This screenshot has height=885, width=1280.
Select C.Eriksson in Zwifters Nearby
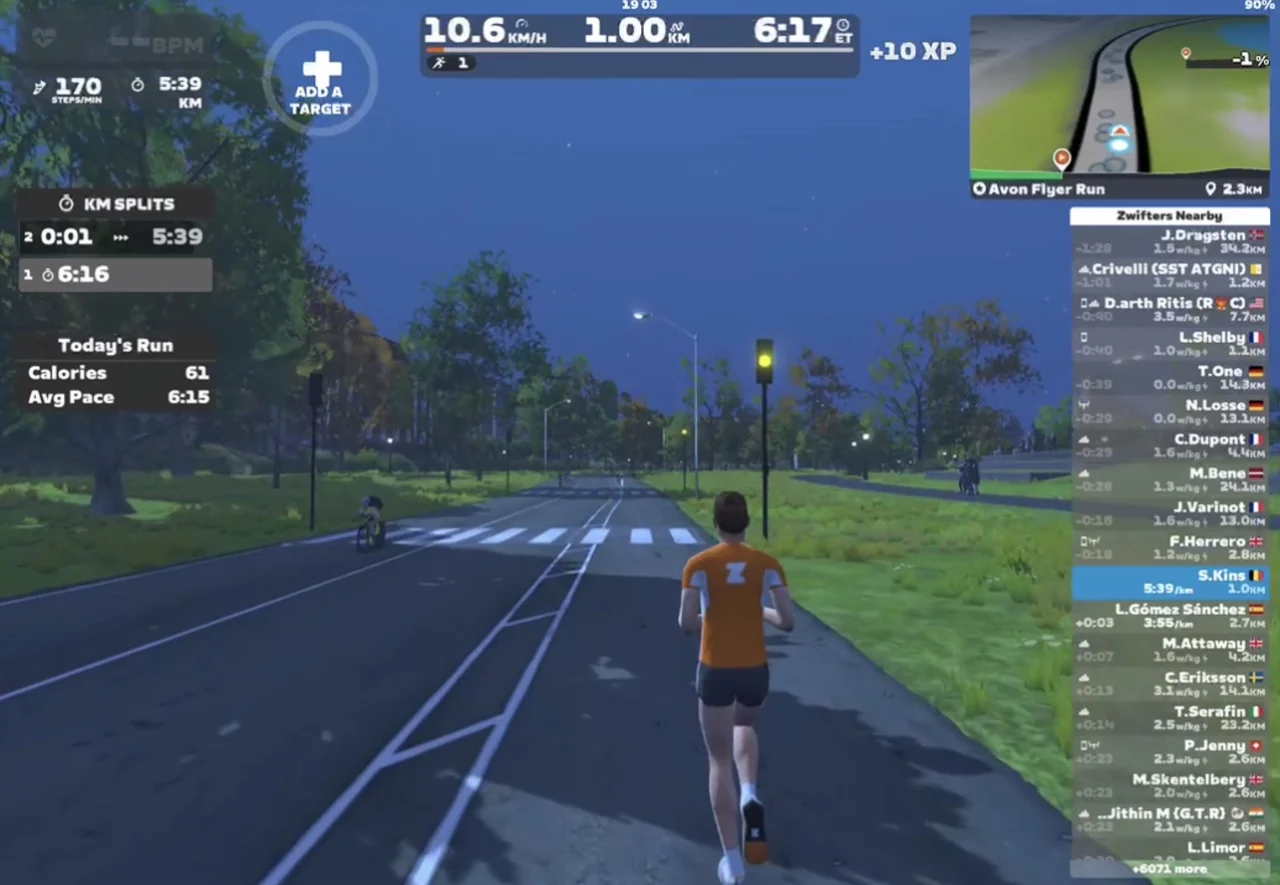click(x=1169, y=684)
